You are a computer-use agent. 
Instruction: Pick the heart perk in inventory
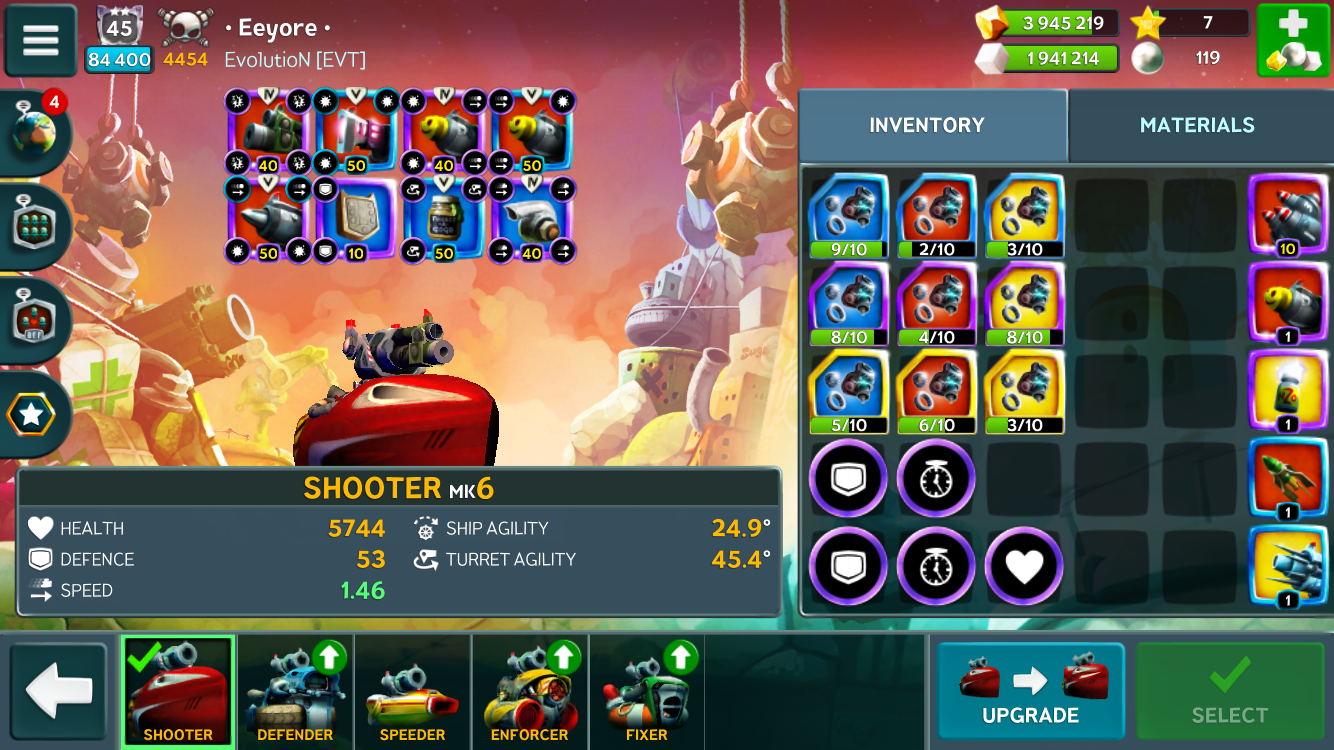point(1024,567)
